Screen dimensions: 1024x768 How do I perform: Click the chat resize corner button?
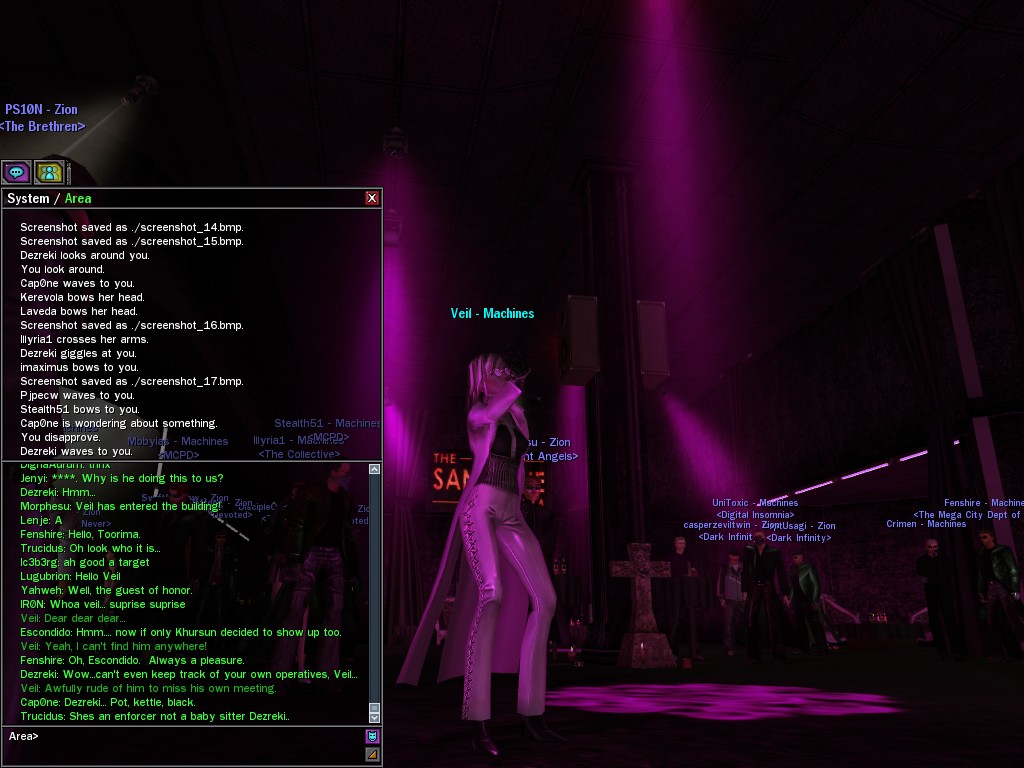[372, 755]
